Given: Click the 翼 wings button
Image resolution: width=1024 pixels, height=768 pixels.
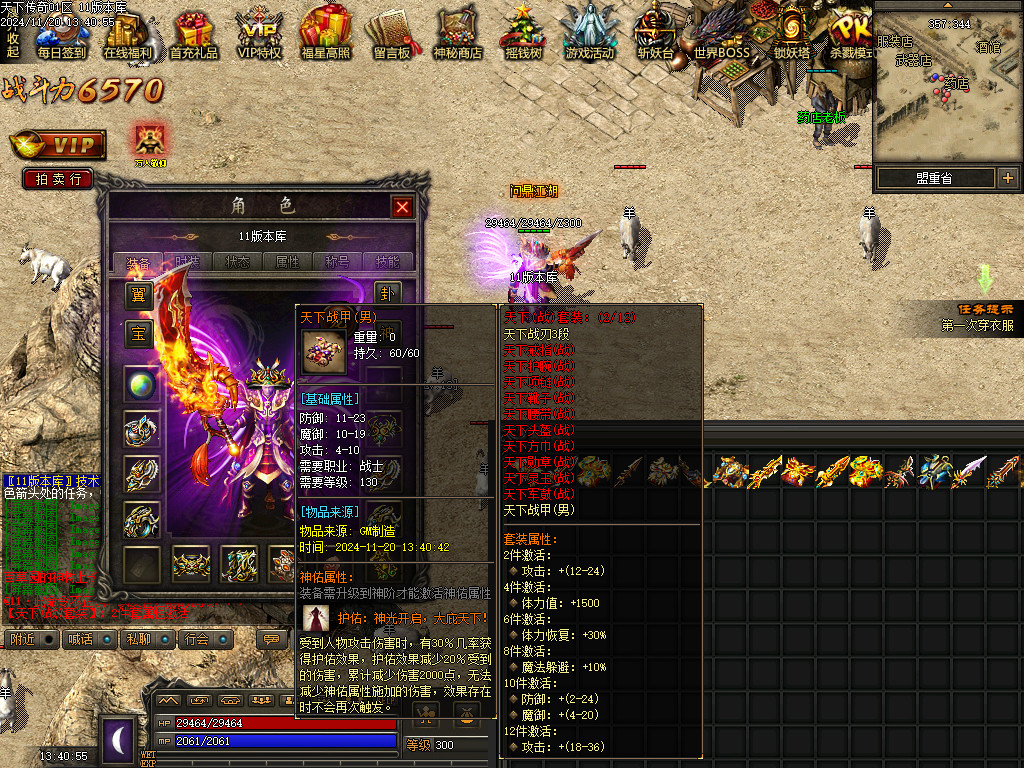Looking at the screenshot, I should coord(138,295).
